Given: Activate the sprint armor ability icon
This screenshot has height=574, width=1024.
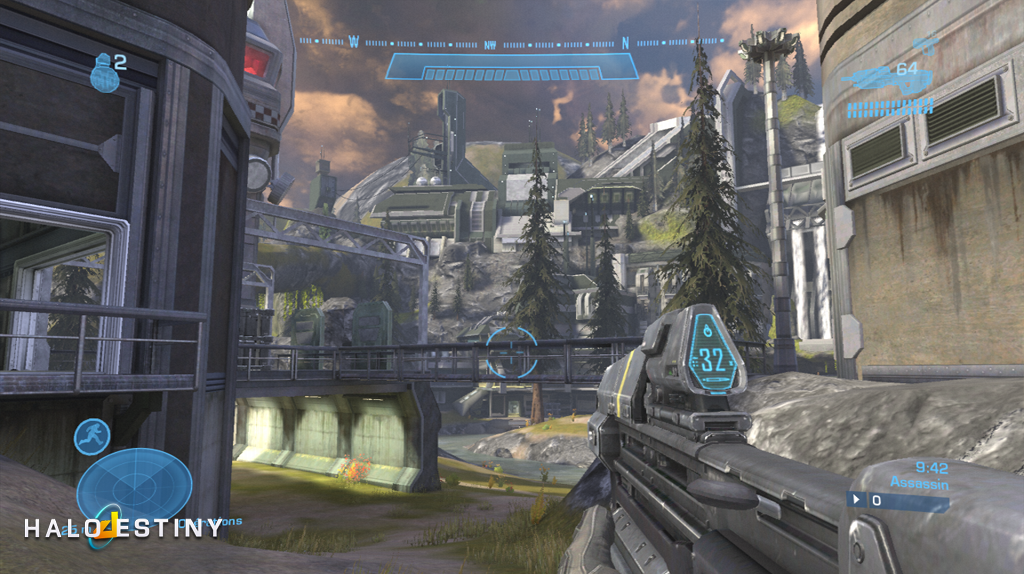Looking at the screenshot, I should click(92, 437).
